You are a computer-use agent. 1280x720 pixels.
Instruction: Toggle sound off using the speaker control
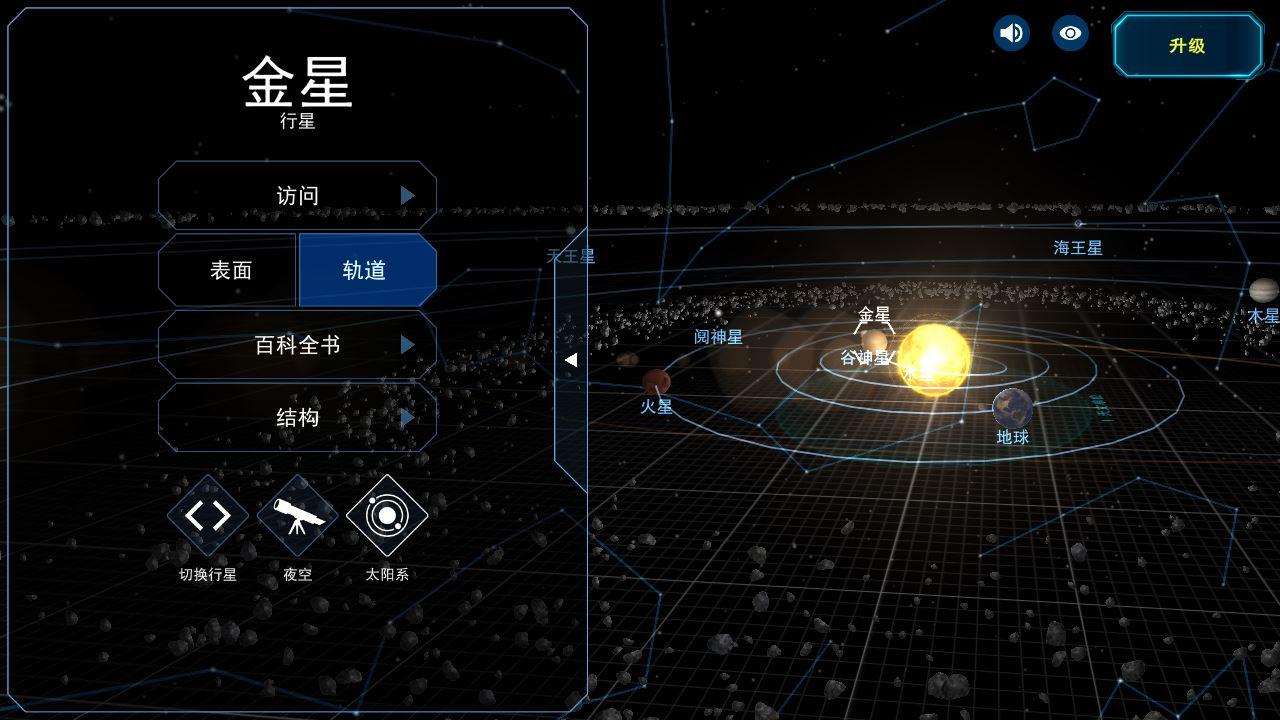pos(1010,33)
